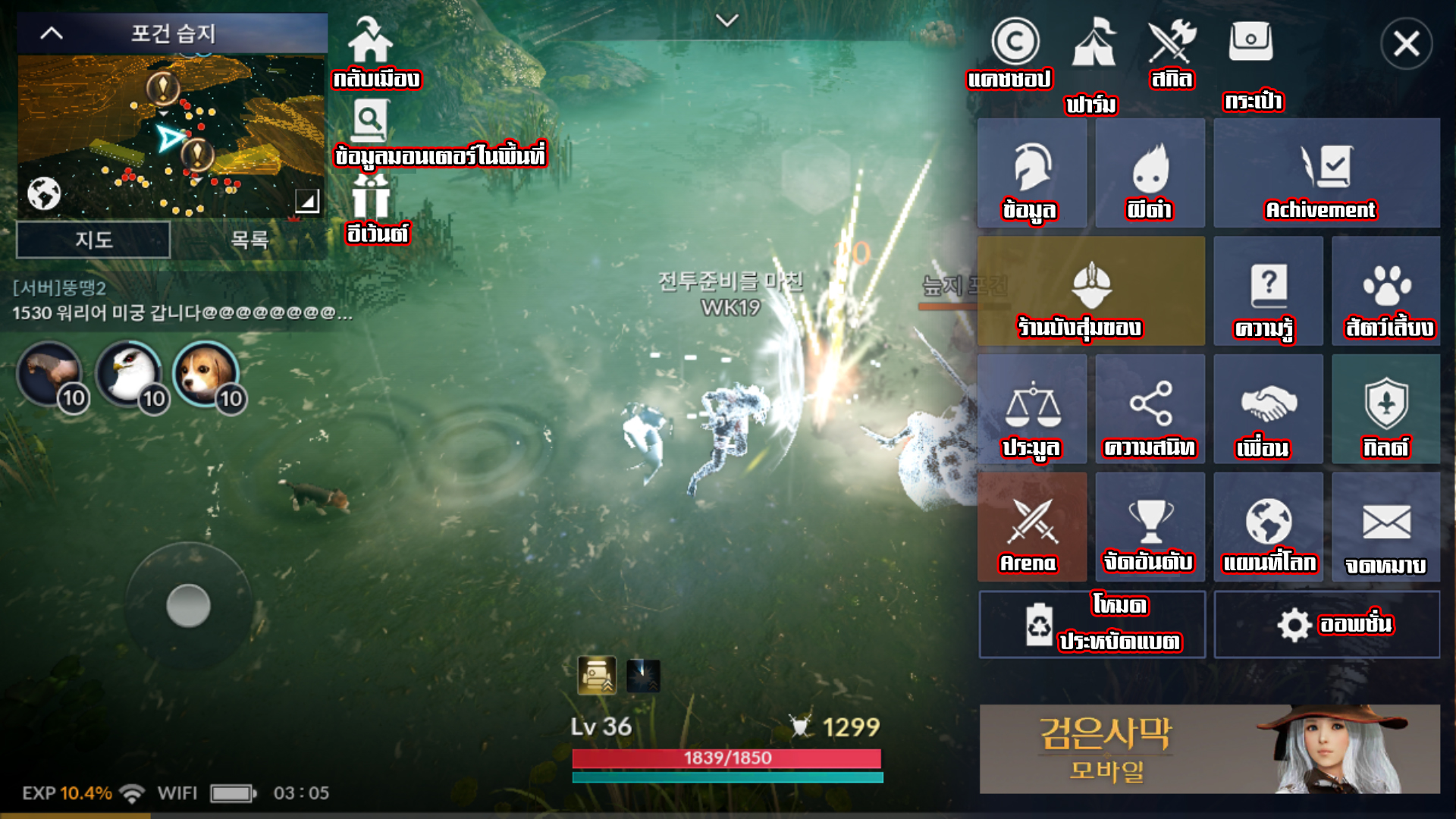Open the trophy ranking tile
This screenshot has height=819, width=1456.
click(1150, 528)
